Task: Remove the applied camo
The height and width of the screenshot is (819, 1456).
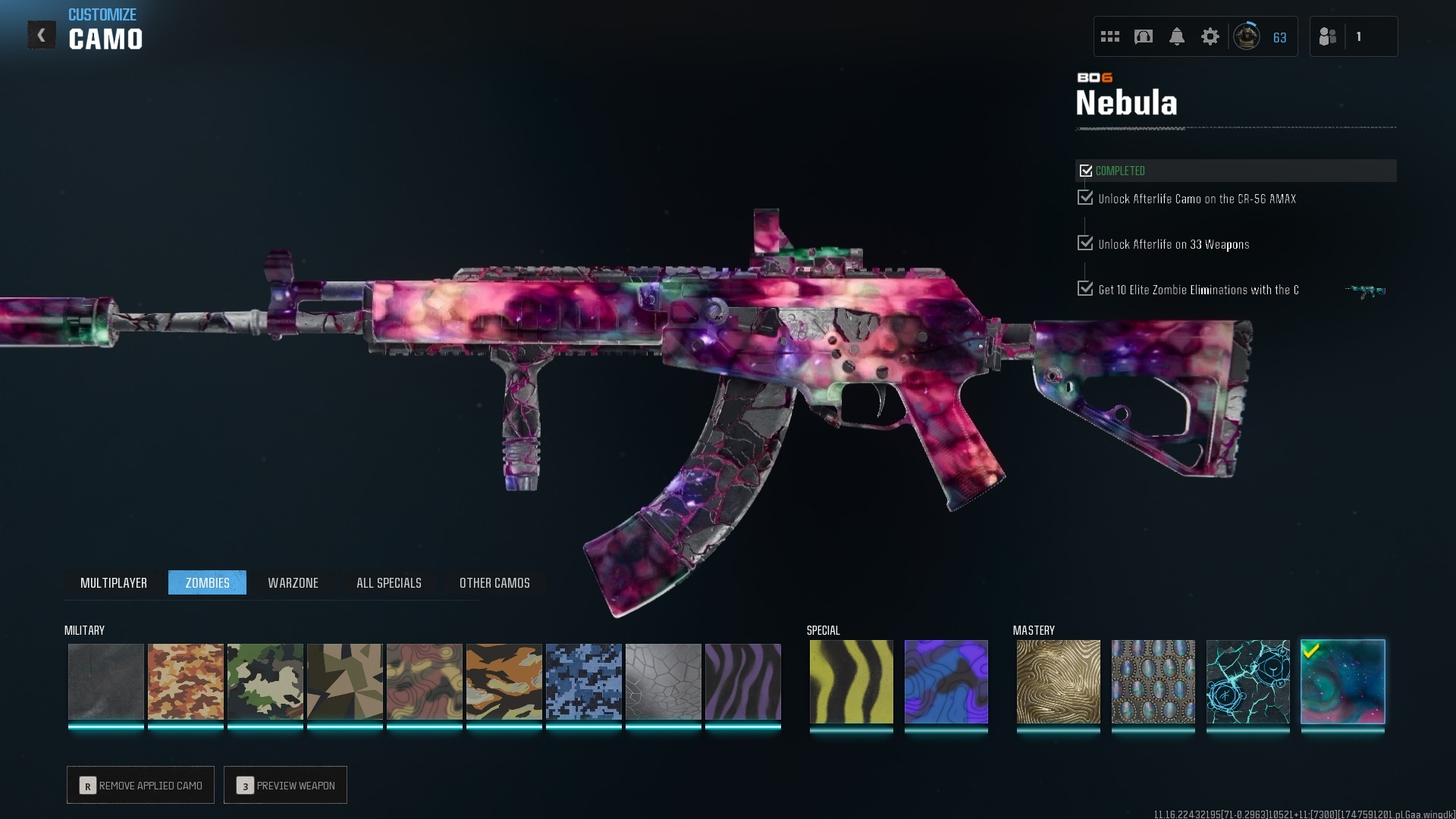Action: (141, 785)
